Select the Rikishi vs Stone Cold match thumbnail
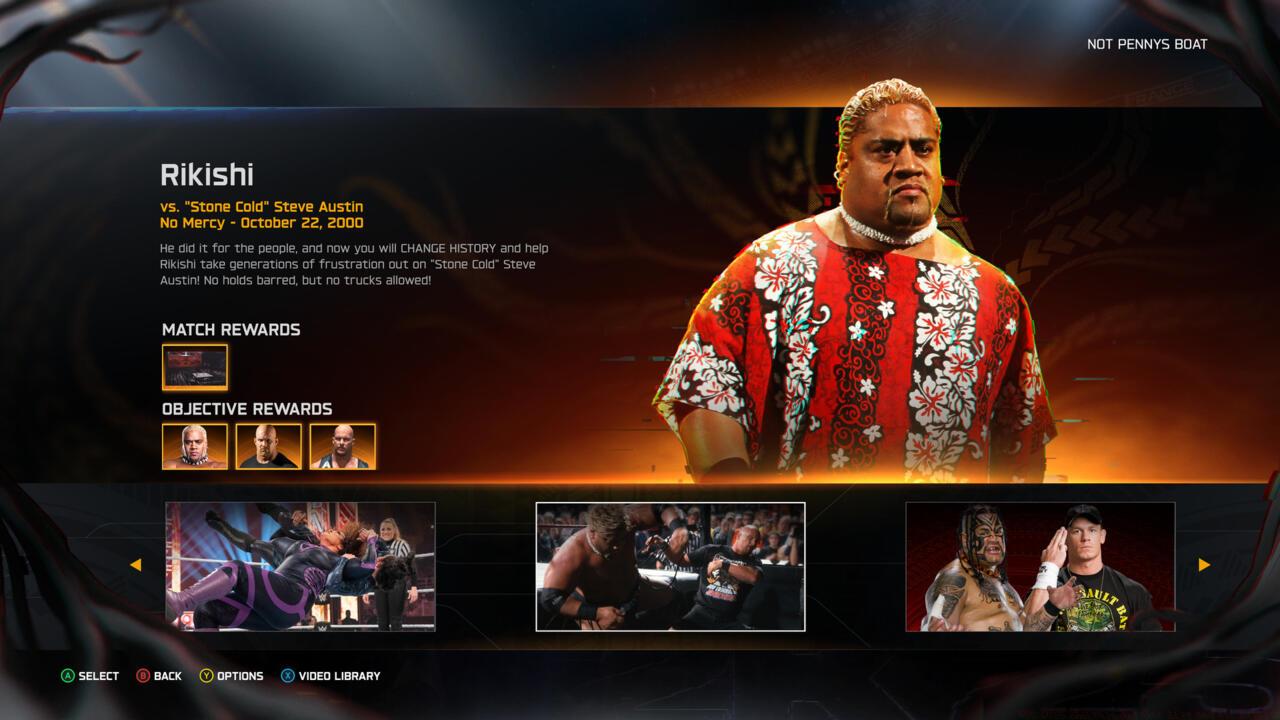Screen dimensions: 1280x720 (x=670, y=566)
